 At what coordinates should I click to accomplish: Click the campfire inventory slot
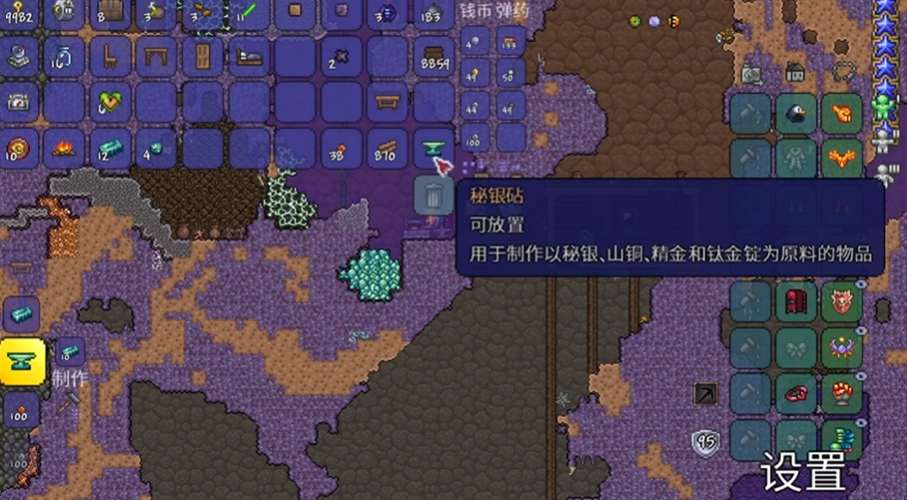point(66,150)
